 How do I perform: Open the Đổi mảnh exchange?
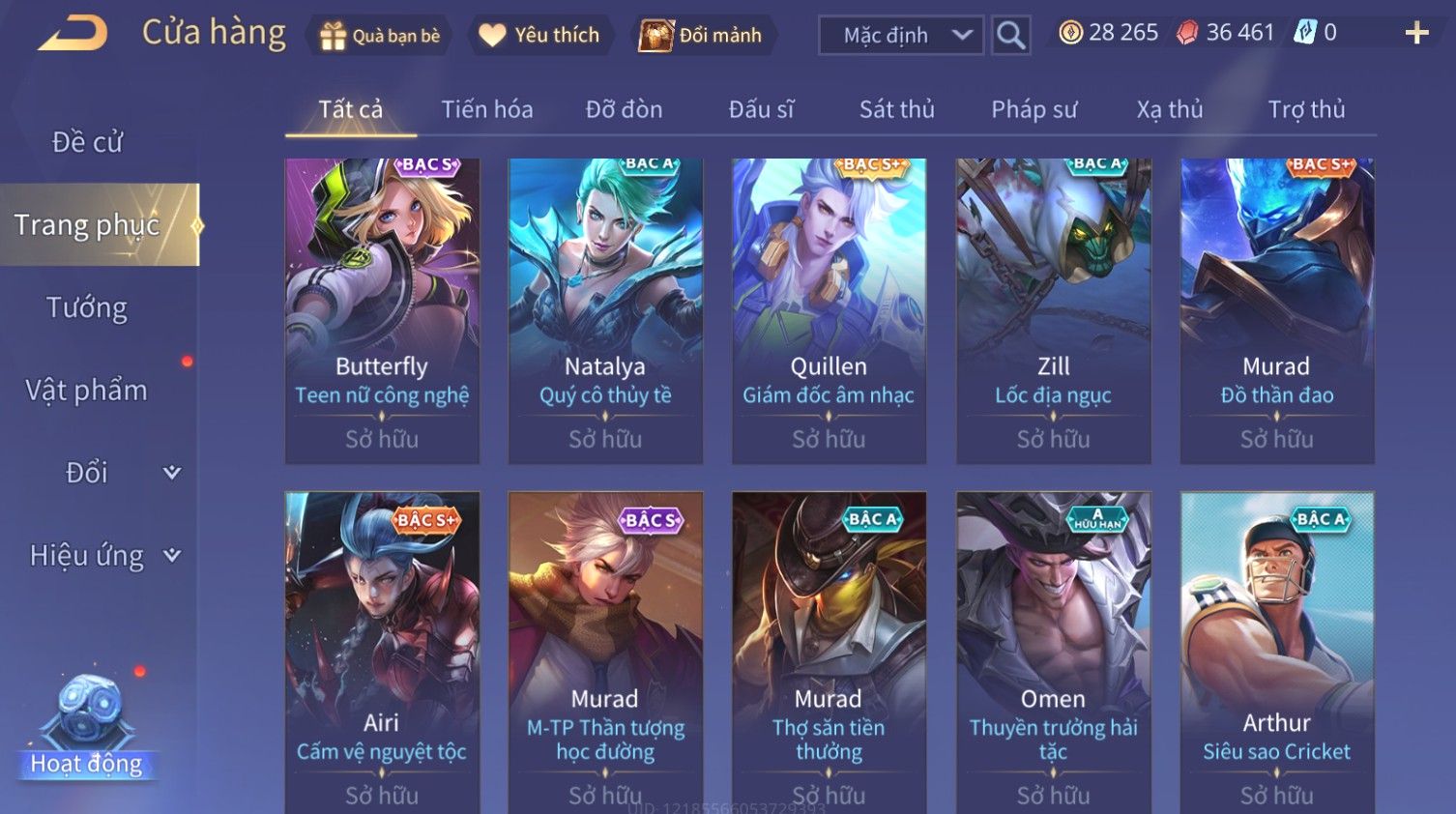tap(702, 36)
